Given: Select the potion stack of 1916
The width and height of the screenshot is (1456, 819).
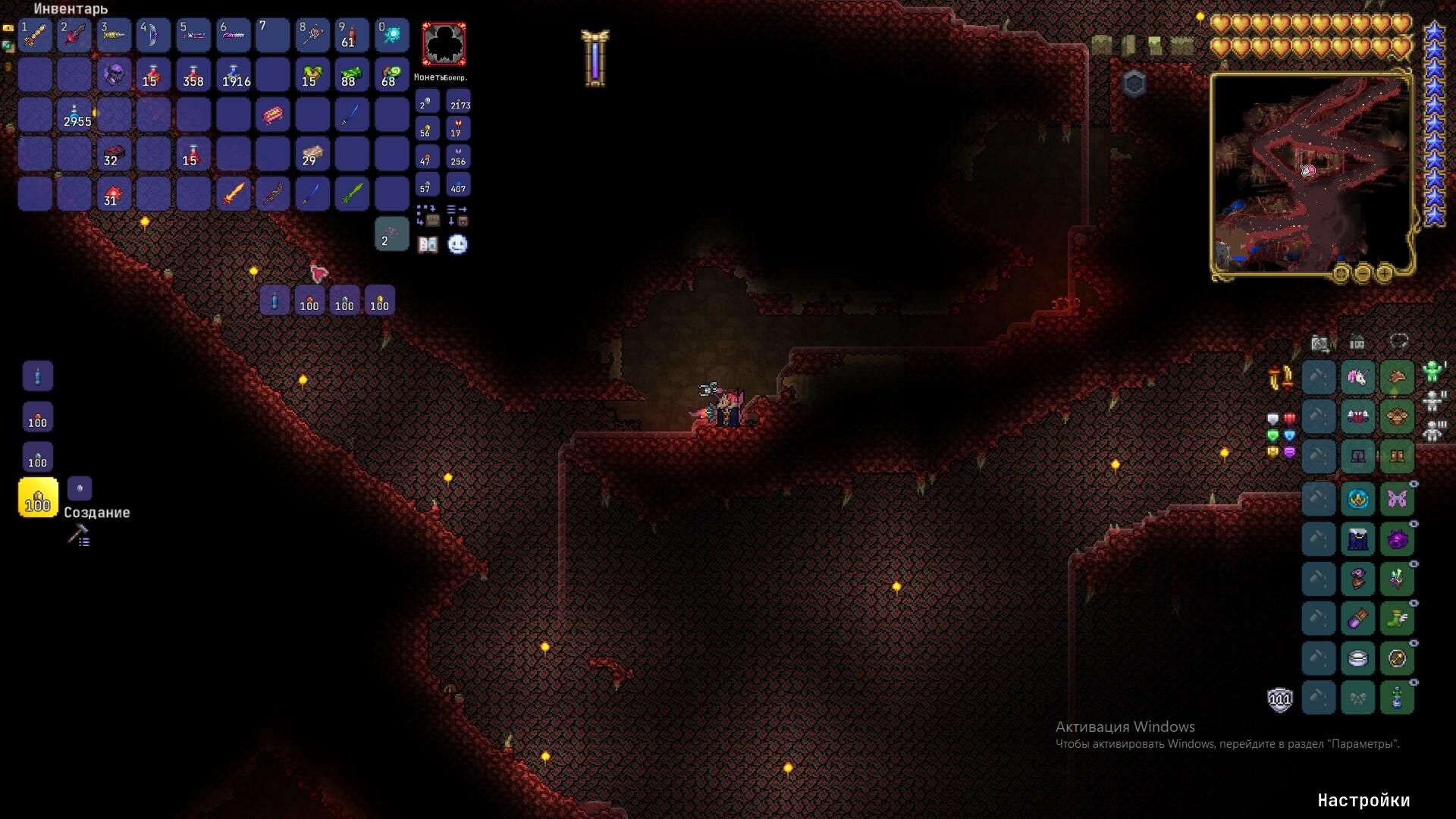Looking at the screenshot, I should tap(233, 75).
